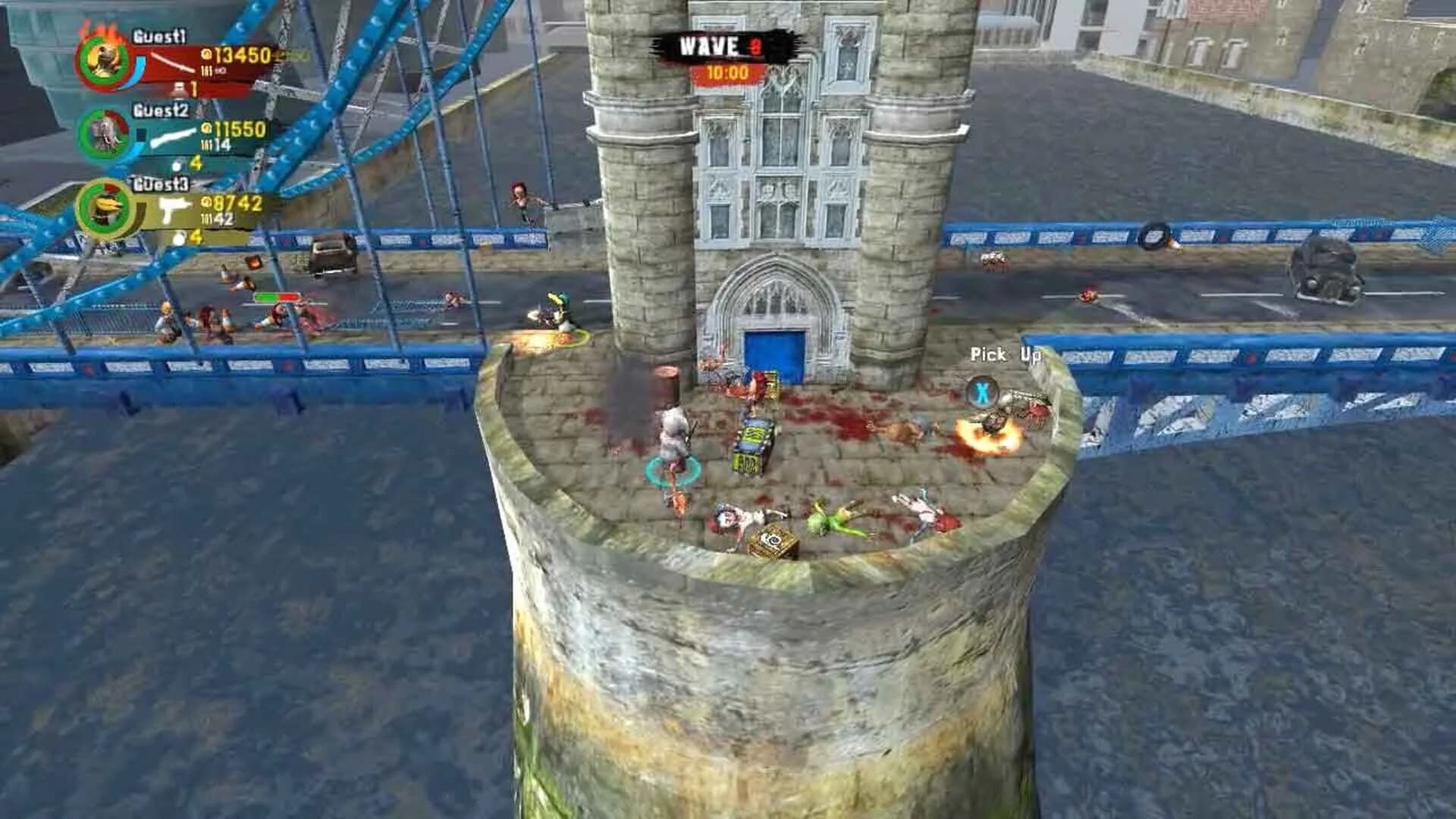Click the coin icon beside 13450 score

click(206, 53)
